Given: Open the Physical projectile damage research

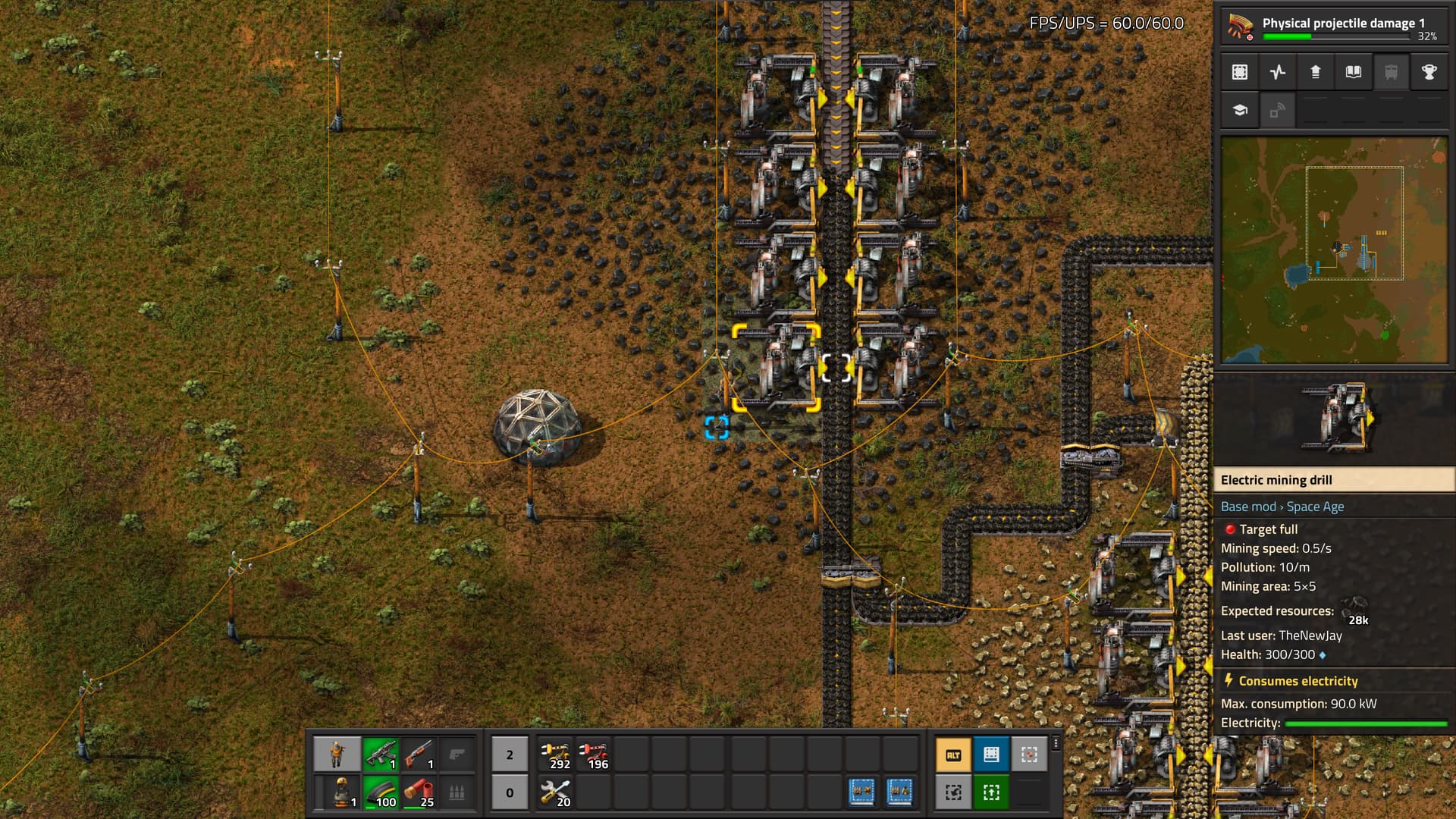Looking at the screenshot, I should 1333,27.
